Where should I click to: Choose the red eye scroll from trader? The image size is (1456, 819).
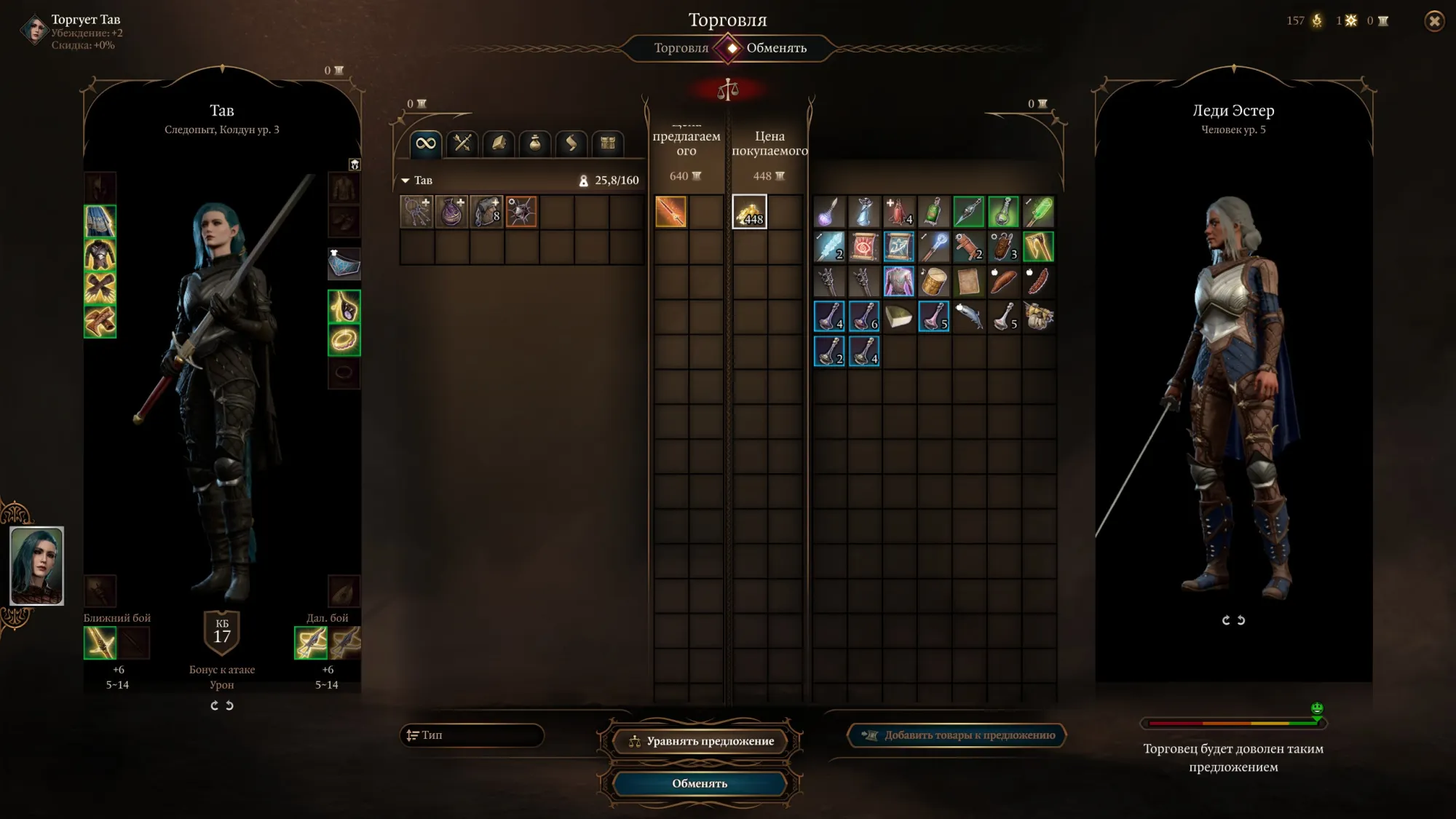[864, 247]
